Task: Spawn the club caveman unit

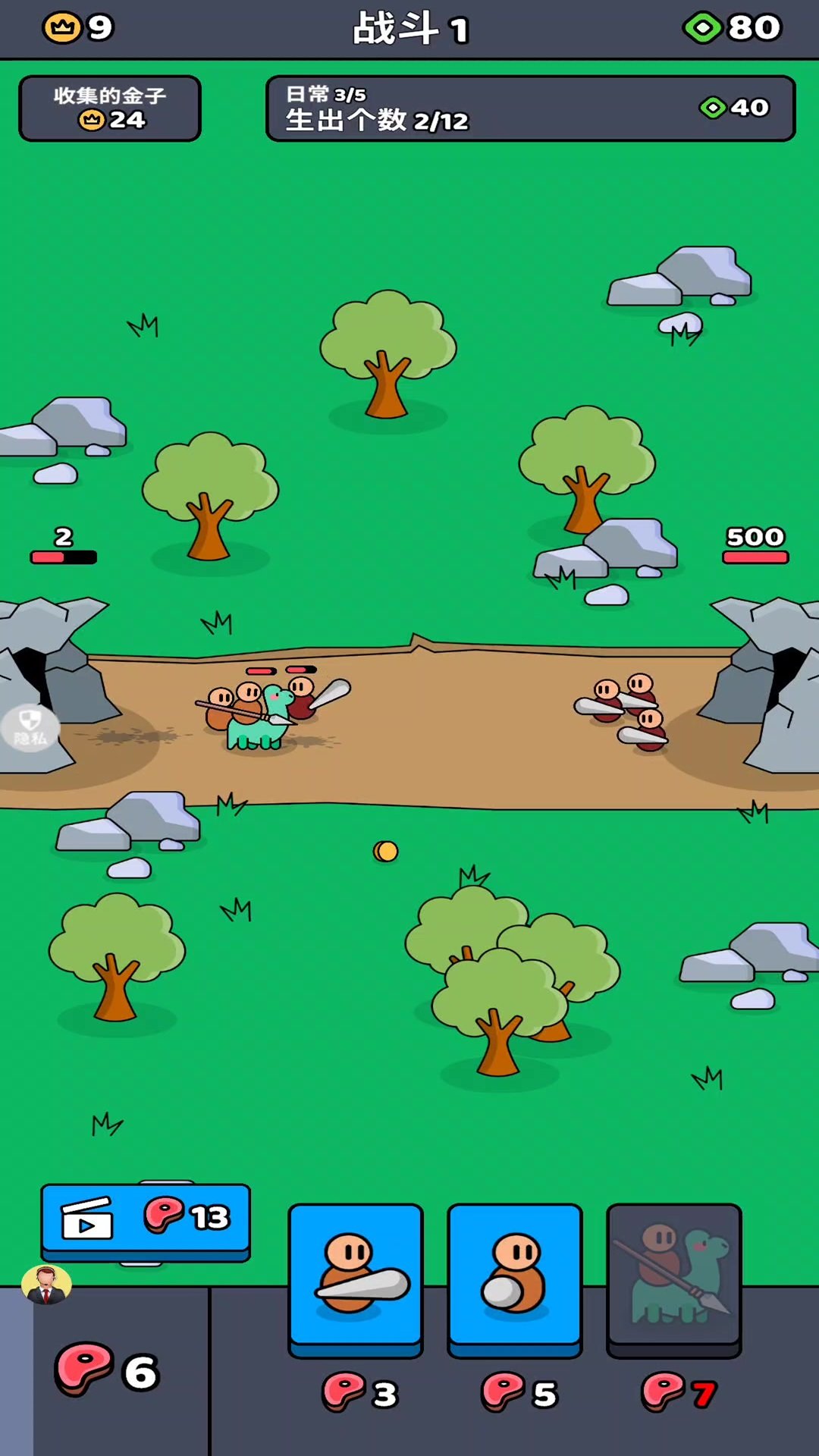Action: (355, 1277)
